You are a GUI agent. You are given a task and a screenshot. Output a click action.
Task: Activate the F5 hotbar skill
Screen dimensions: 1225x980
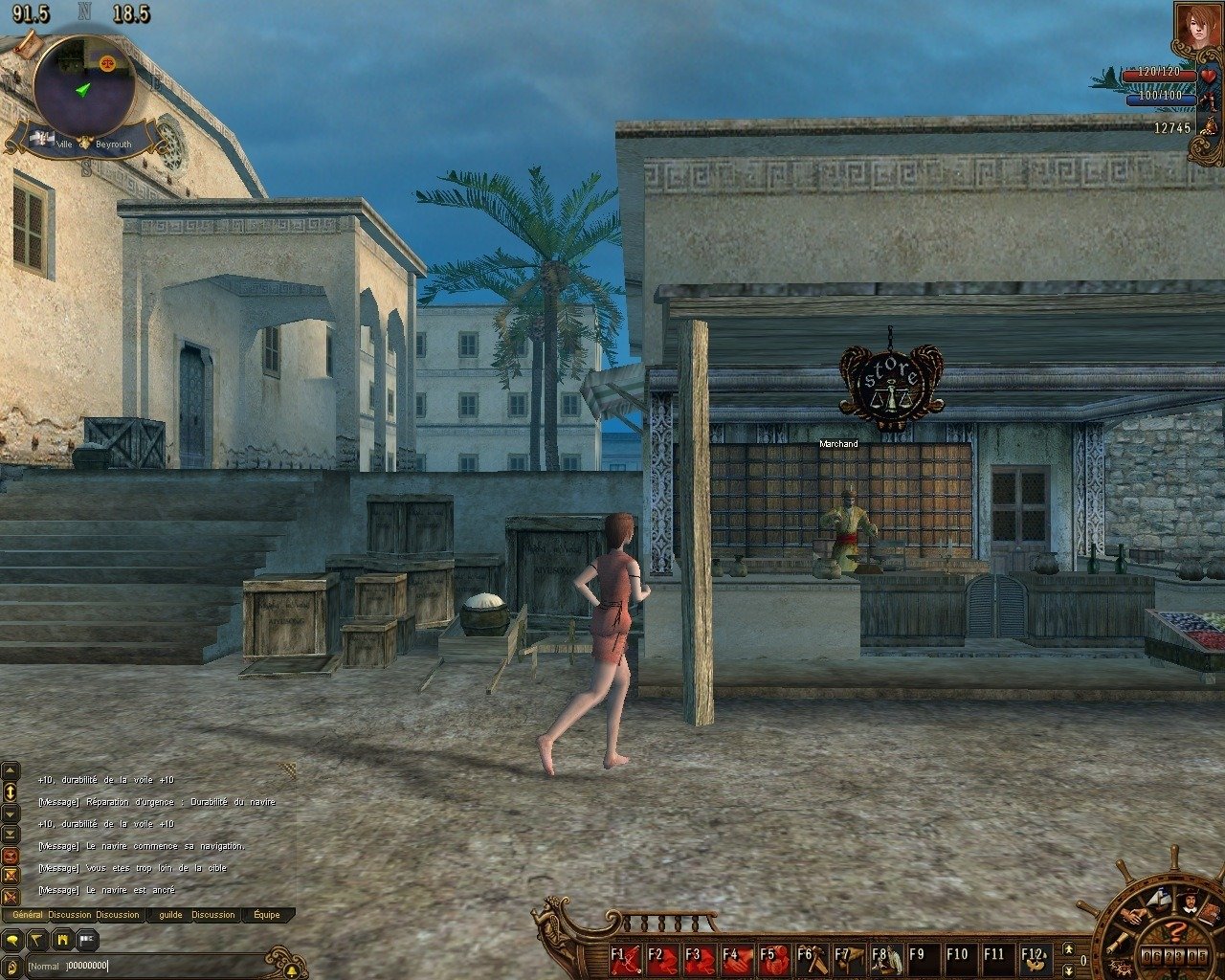coord(775,958)
